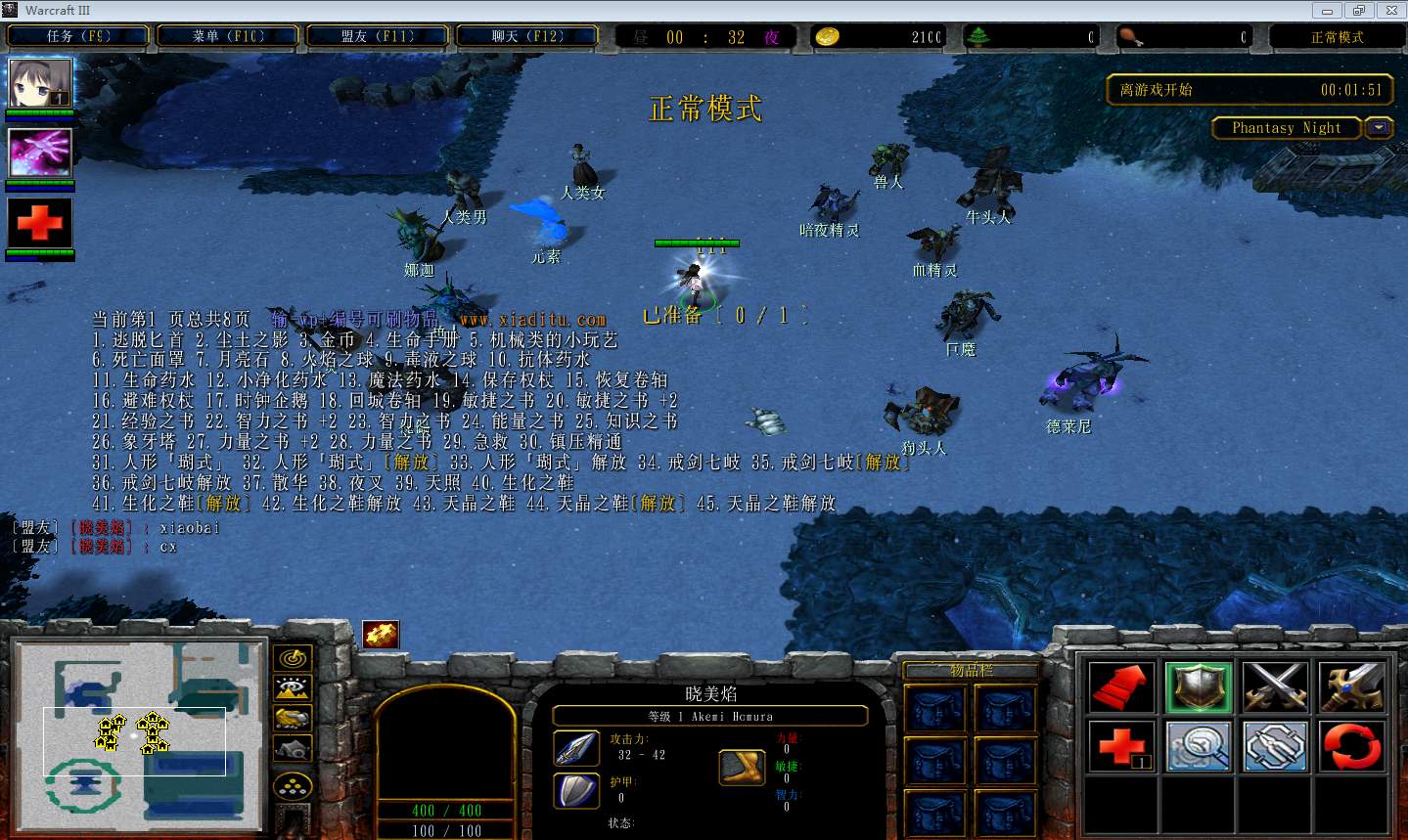Select the anime girl hero portrait

point(40,83)
